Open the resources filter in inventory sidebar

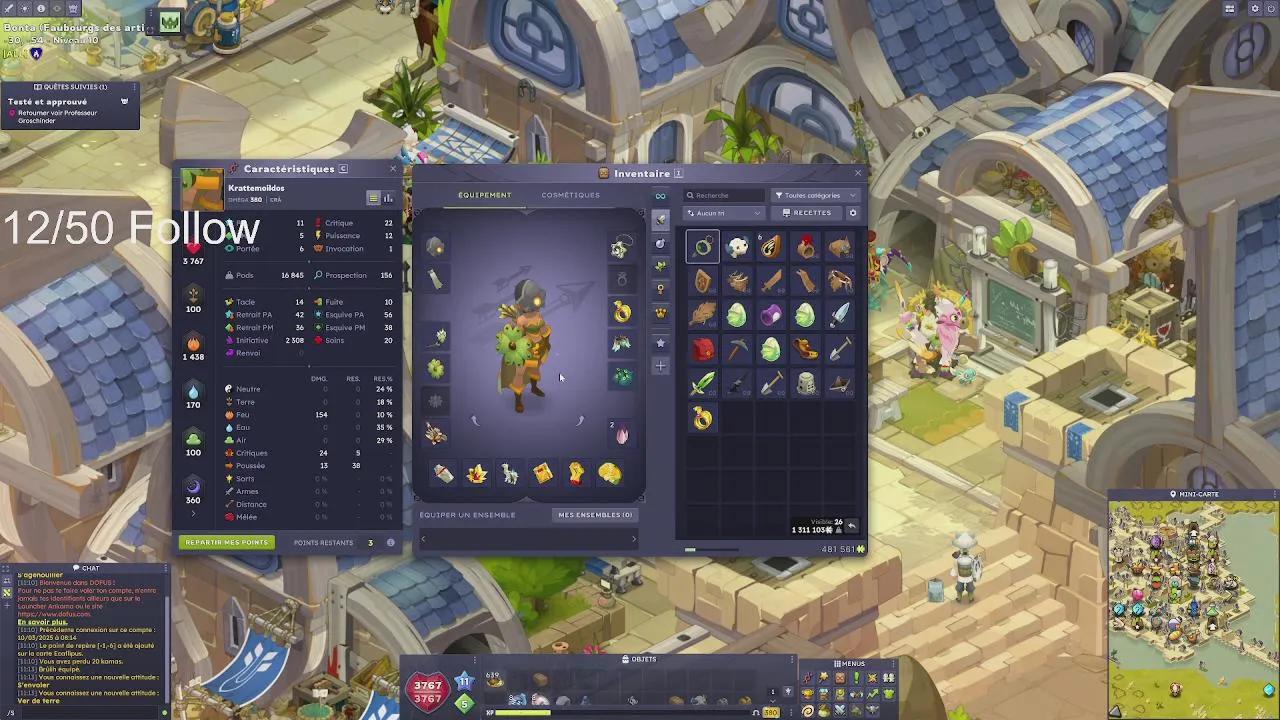[660, 266]
